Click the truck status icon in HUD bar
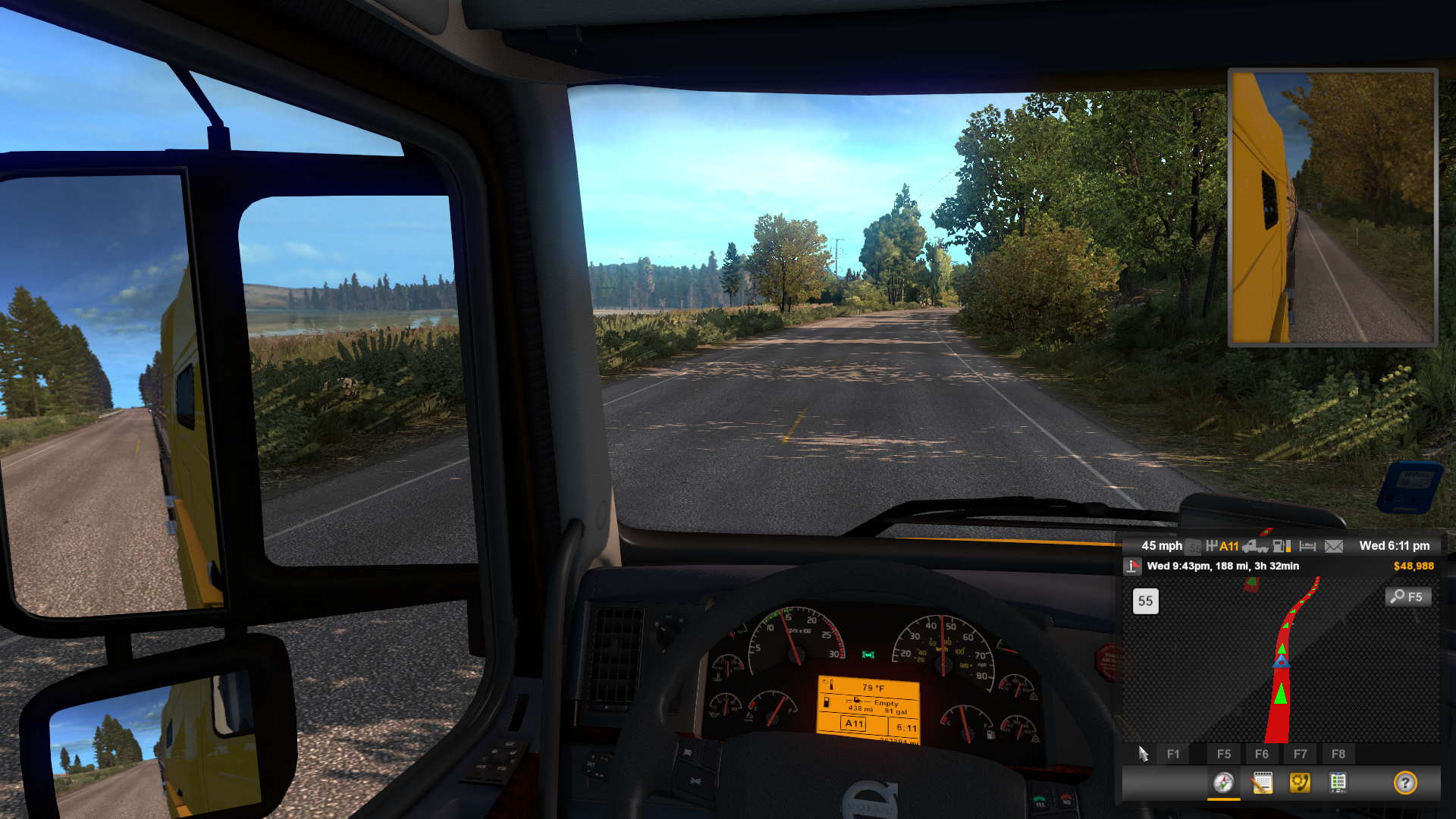This screenshot has height=819, width=1456. (1256, 545)
